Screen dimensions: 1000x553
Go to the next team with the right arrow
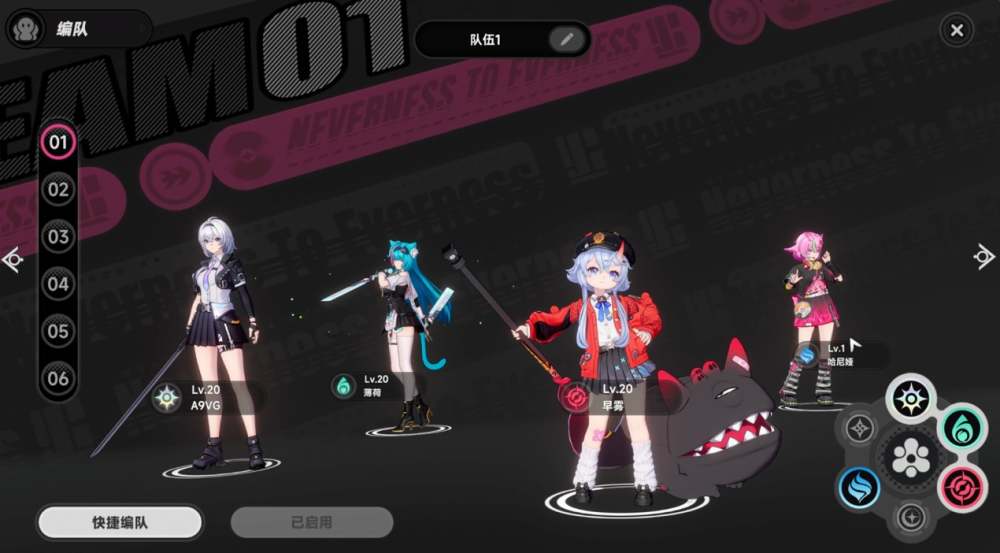pos(984,257)
